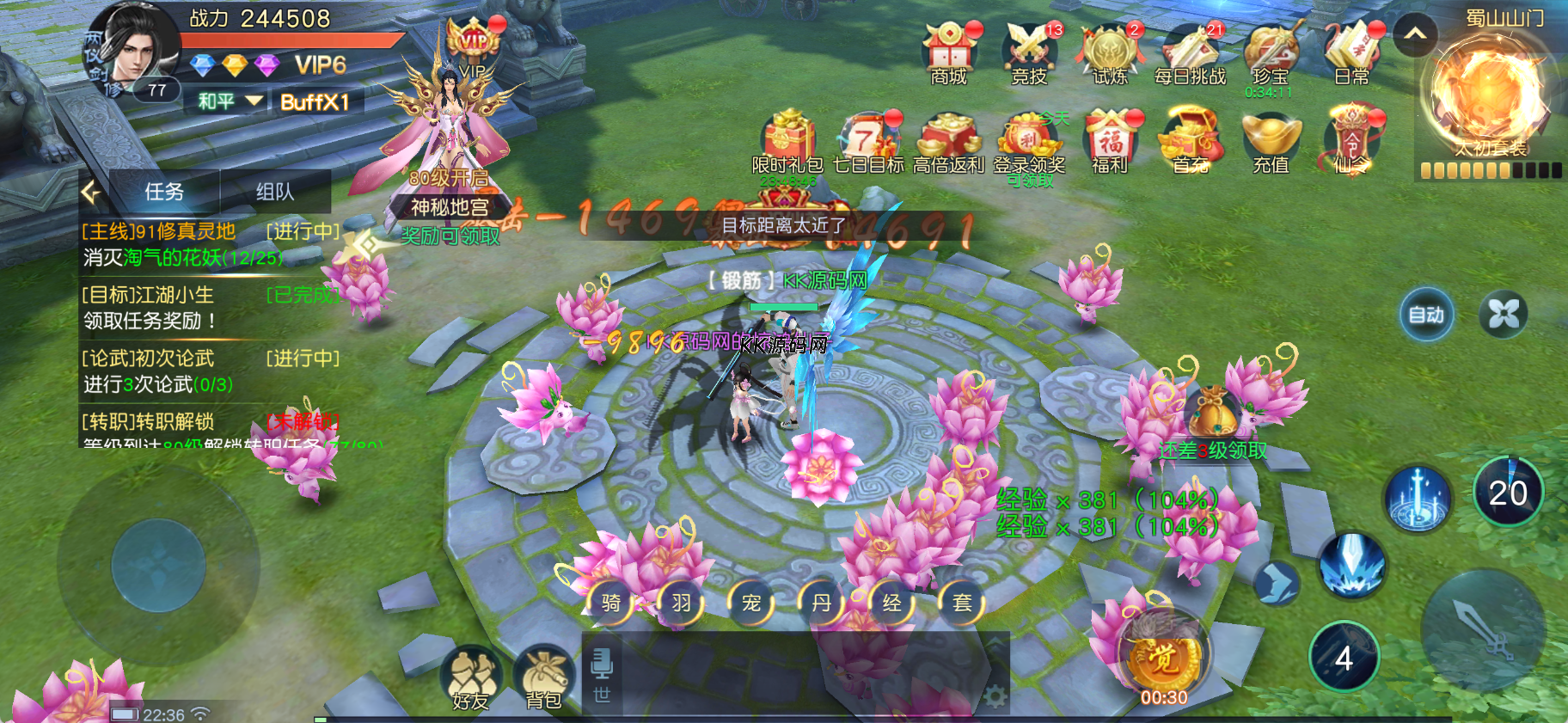Open the 商城 shop icon
This screenshot has height=723, width=1568.
(x=948, y=53)
